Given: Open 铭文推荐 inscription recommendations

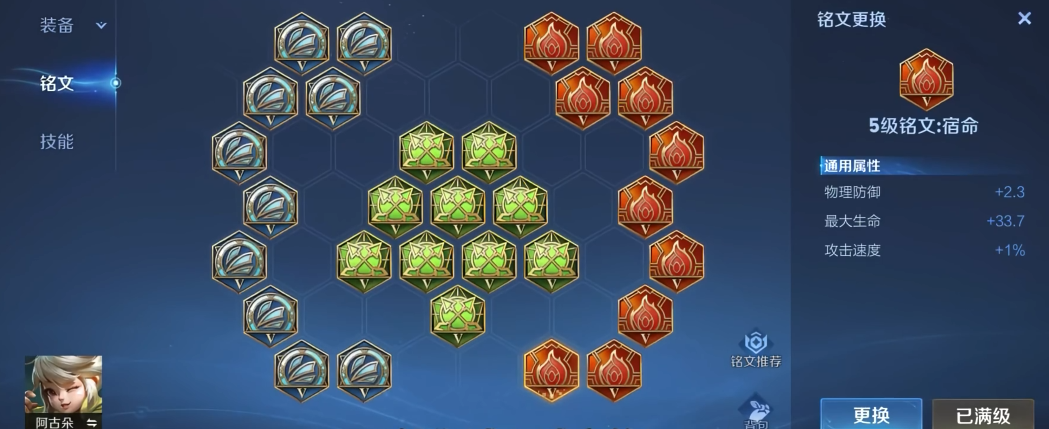Looking at the screenshot, I should pyautogui.click(x=755, y=347).
